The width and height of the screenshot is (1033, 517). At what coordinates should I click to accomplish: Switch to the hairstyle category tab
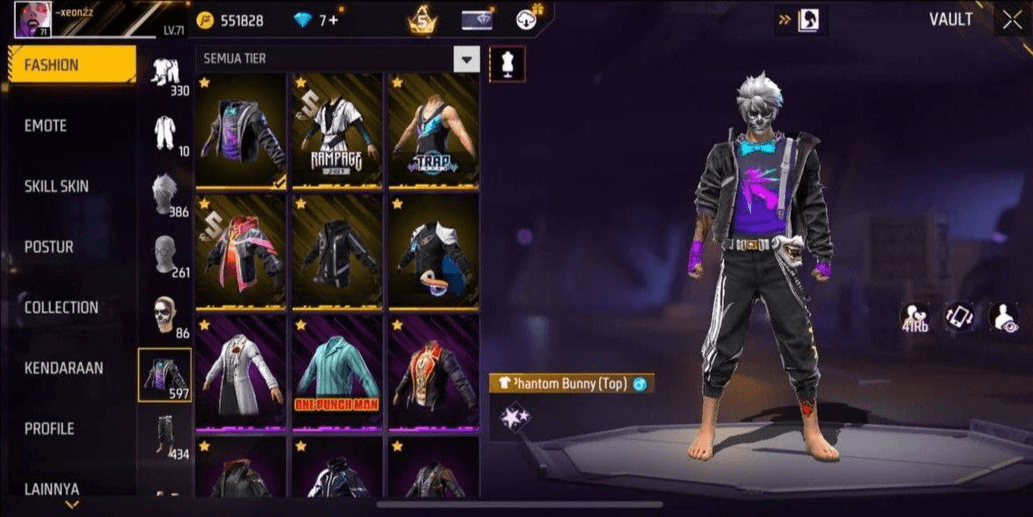(164, 194)
